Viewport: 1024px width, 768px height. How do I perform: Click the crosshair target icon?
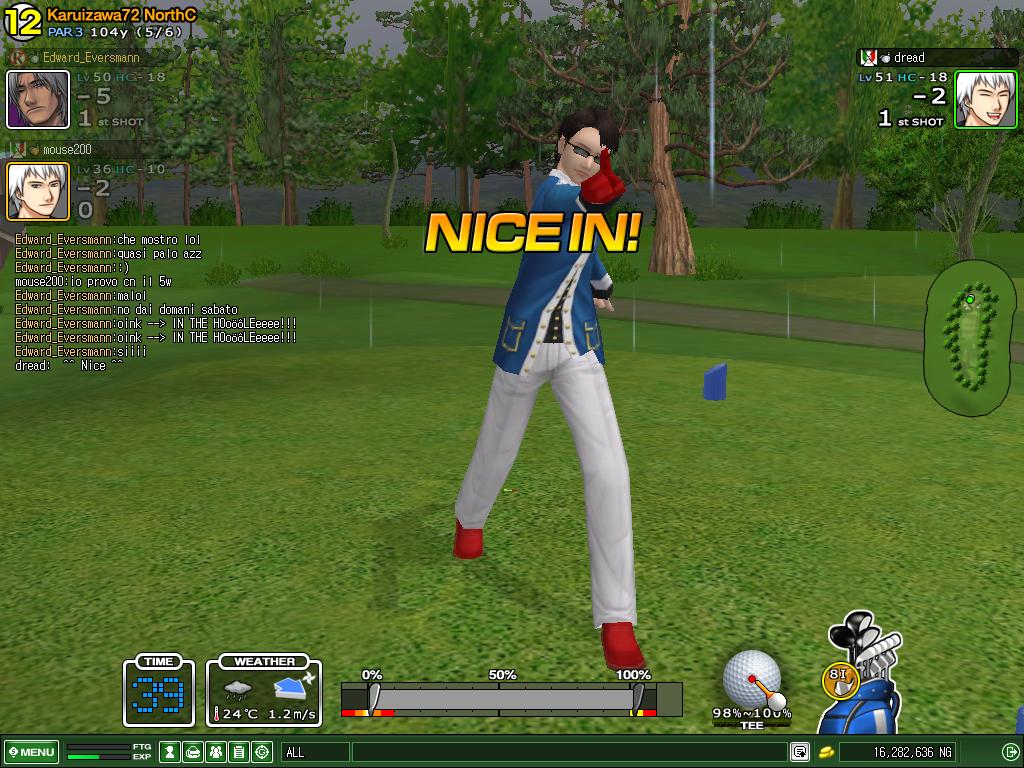[262, 752]
